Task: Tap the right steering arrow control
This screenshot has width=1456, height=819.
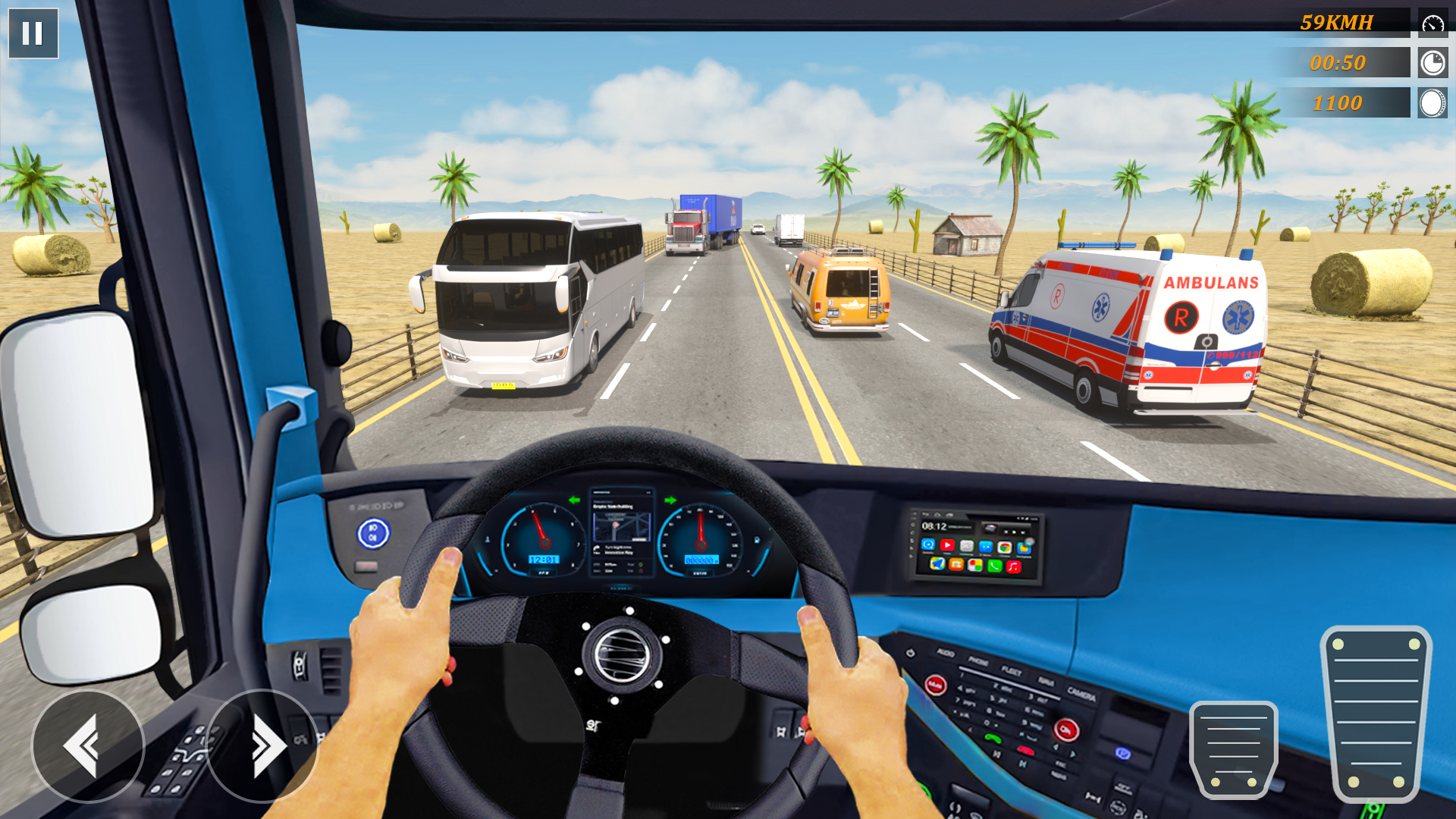Action: click(265, 747)
